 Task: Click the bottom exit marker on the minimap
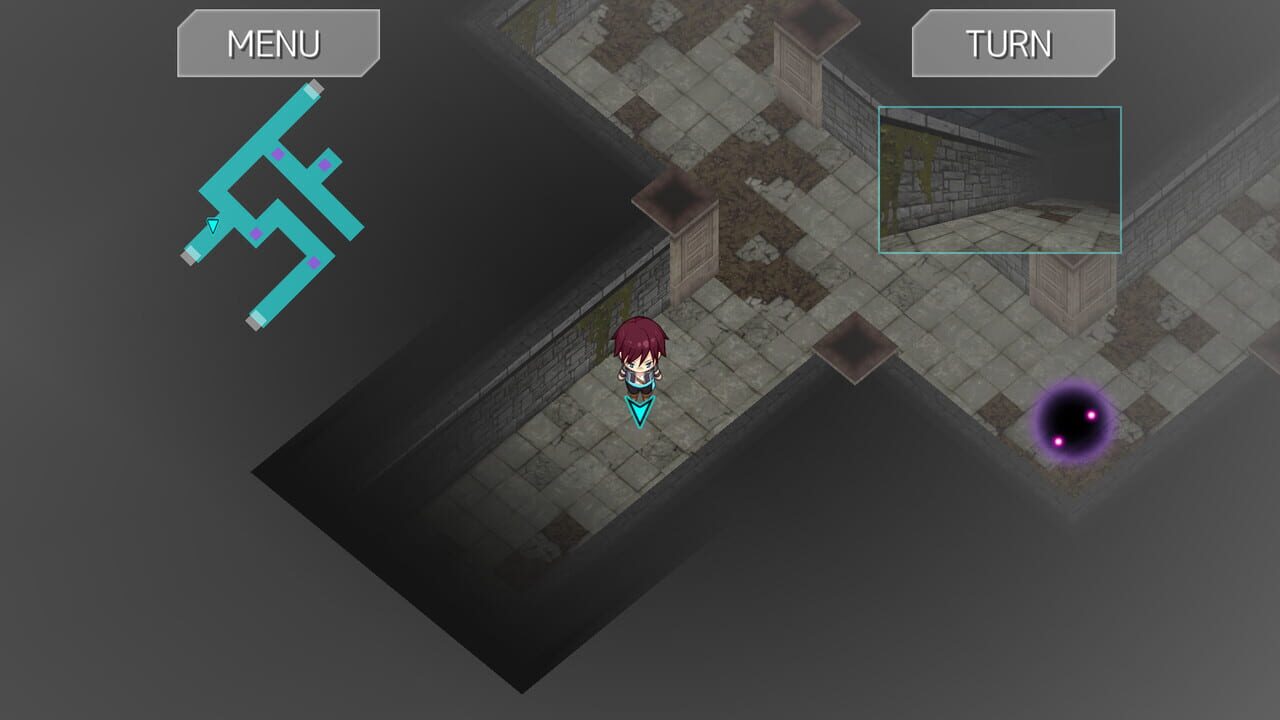256,319
